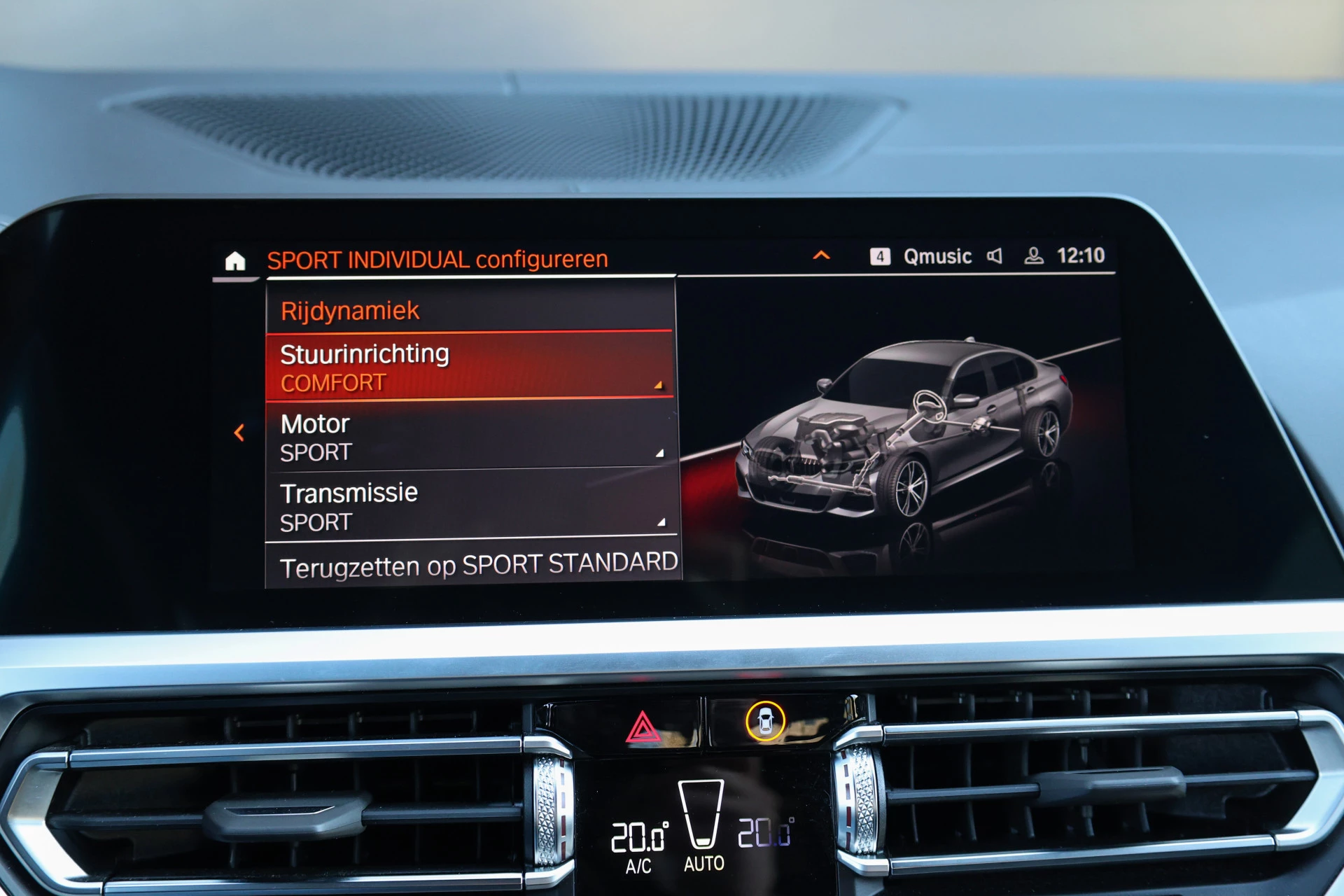The height and width of the screenshot is (896, 1344).
Task: Open driver profile via the person icon
Action: pyautogui.click(x=1034, y=256)
